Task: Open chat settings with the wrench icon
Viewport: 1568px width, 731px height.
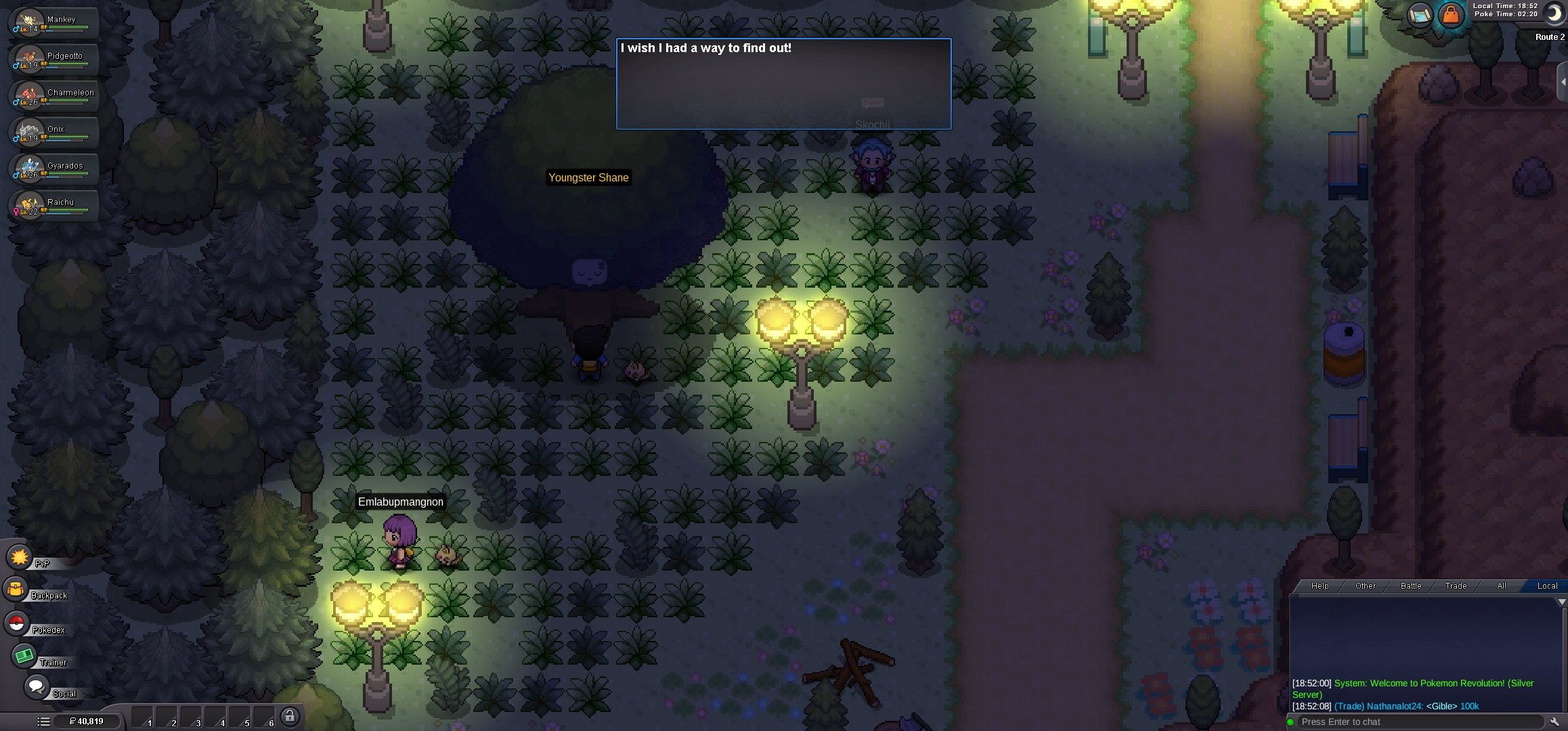Action: click(x=1555, y=722)
